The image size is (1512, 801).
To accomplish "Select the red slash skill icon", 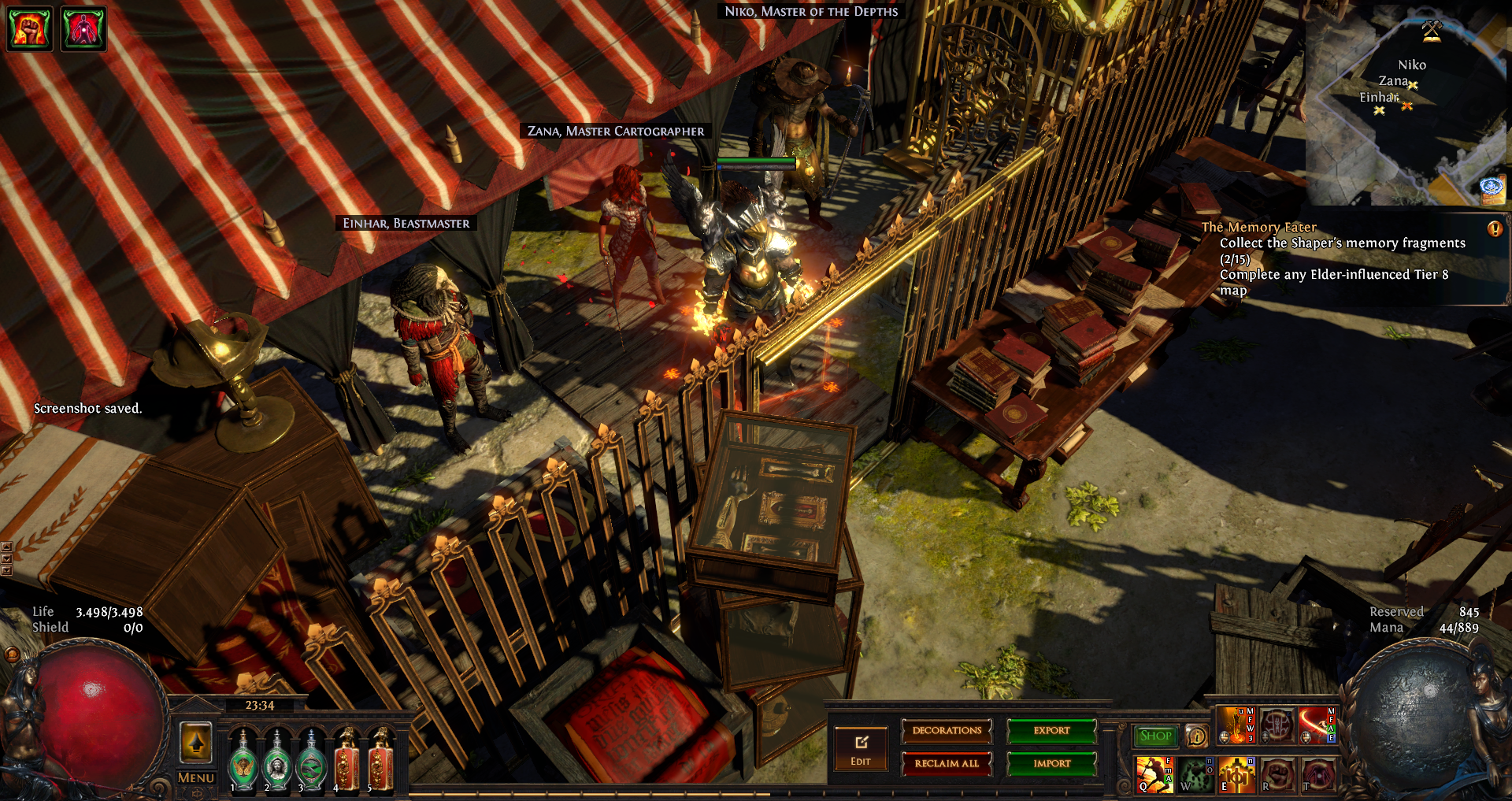I will 1317,725.
